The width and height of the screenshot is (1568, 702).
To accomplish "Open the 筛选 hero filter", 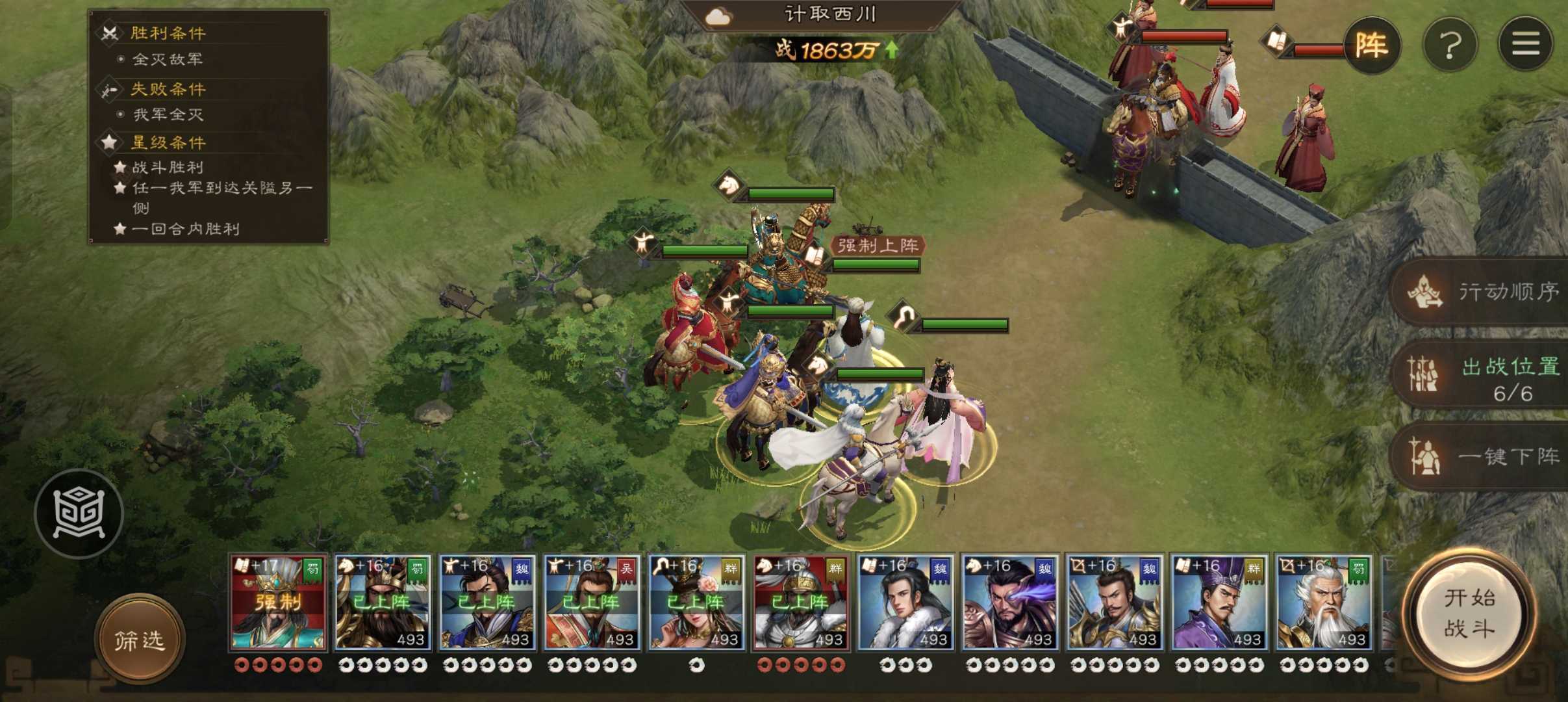I will tap(140, 640).
